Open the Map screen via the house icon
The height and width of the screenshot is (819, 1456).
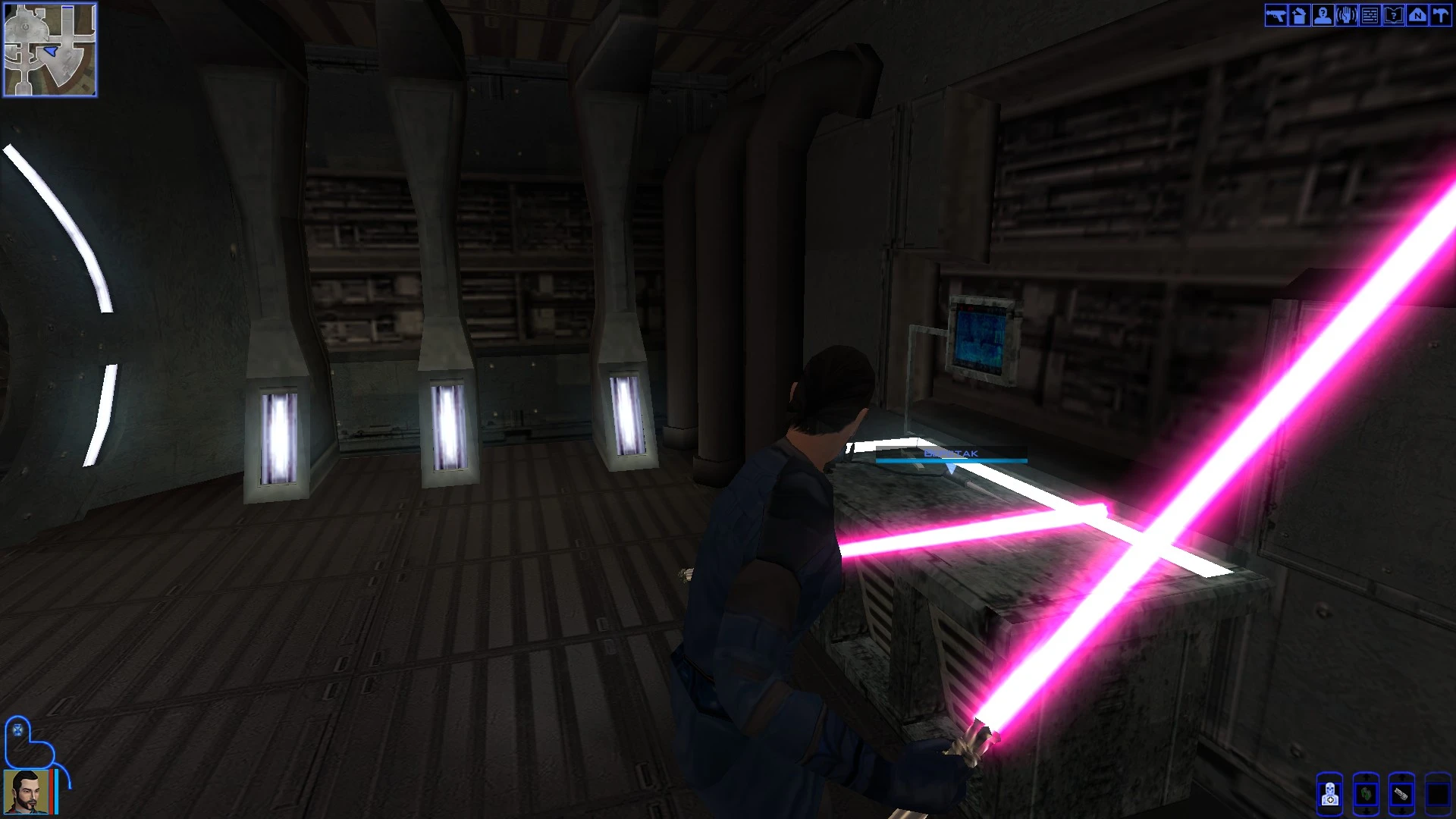1417,17
